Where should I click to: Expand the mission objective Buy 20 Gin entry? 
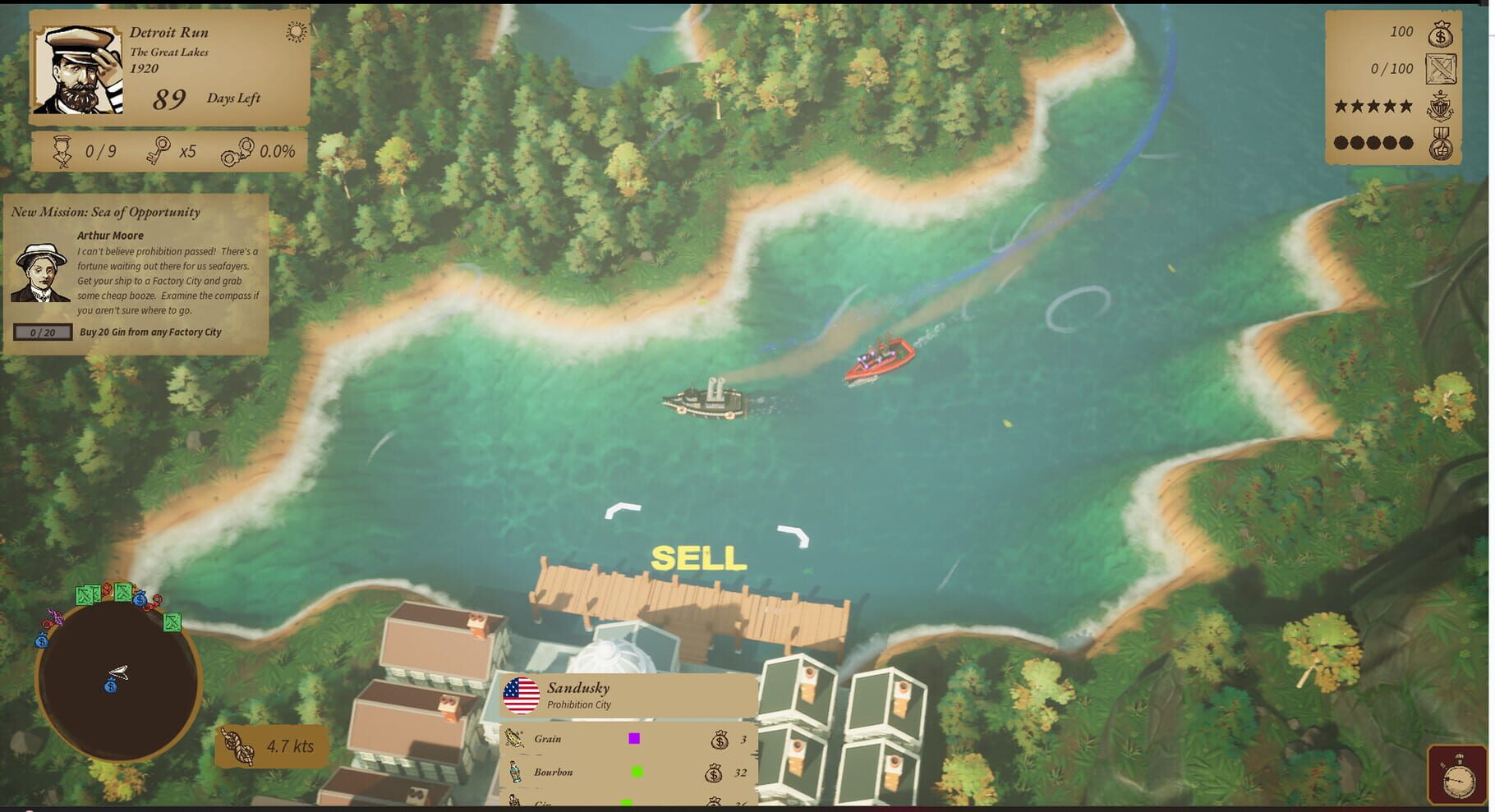pyautogui.click(x=149, y=332)
